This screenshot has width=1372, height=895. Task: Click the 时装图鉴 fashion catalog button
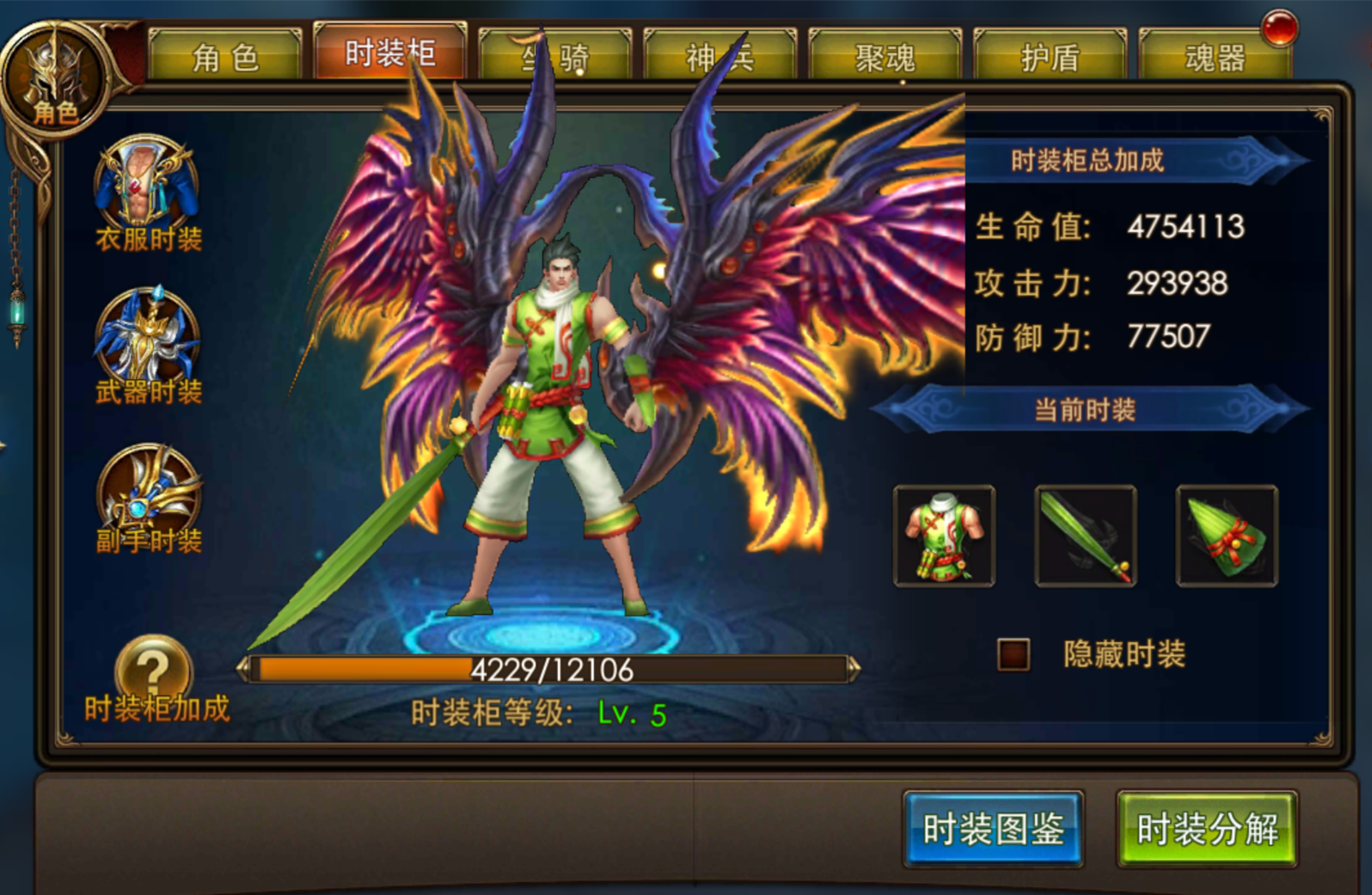tap(993, 830)
